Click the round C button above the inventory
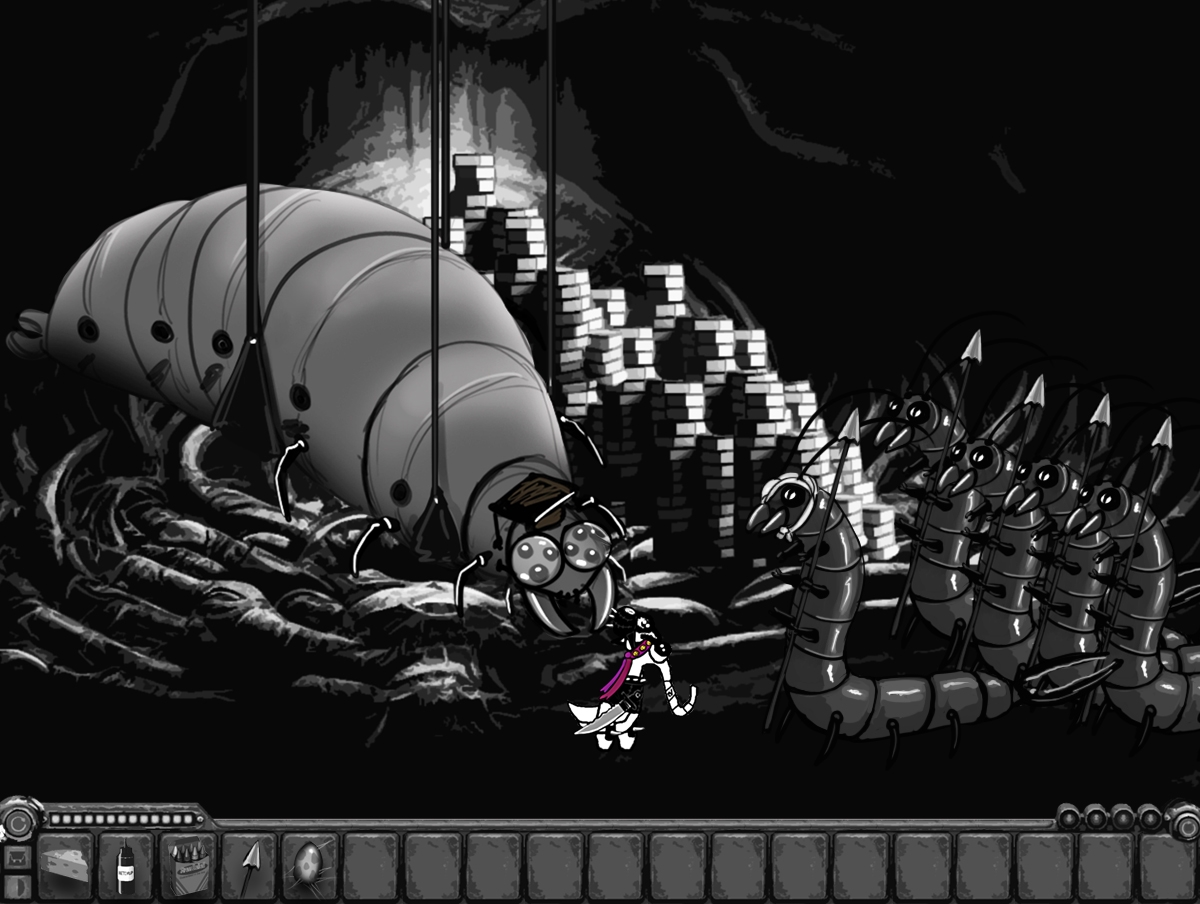1200x904 pixels. click(x=16, y=821)
